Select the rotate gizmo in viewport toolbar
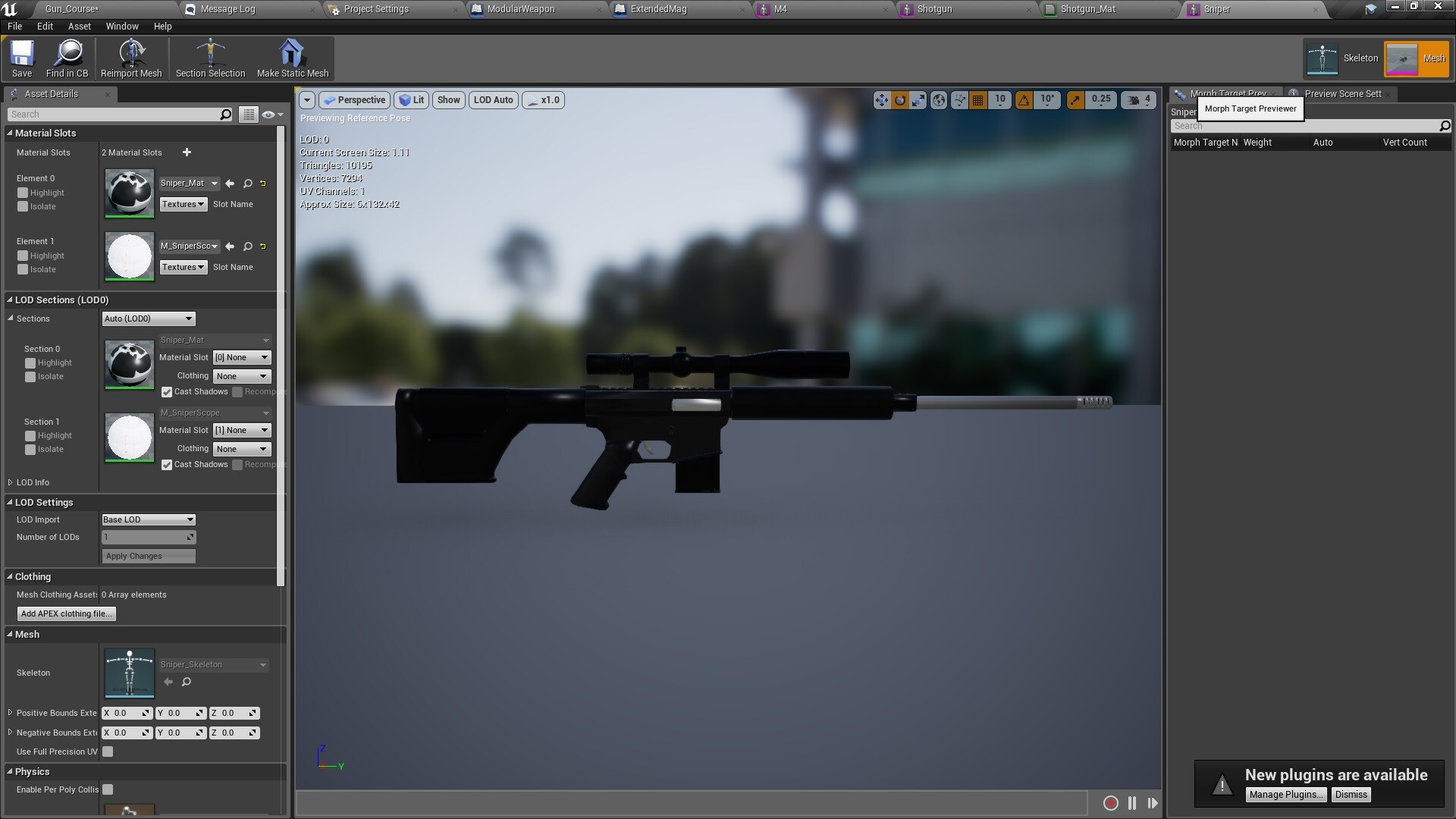Image resolution: width=1456 pixels, height=819 pixels. 899,99
